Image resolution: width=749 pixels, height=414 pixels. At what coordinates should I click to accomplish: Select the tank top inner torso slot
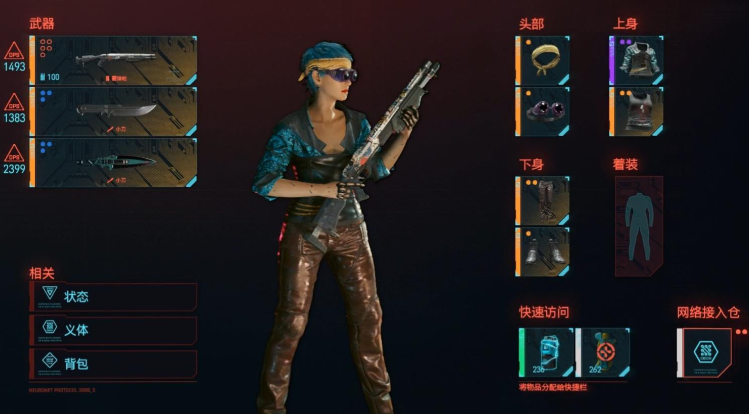coord(637,110)
